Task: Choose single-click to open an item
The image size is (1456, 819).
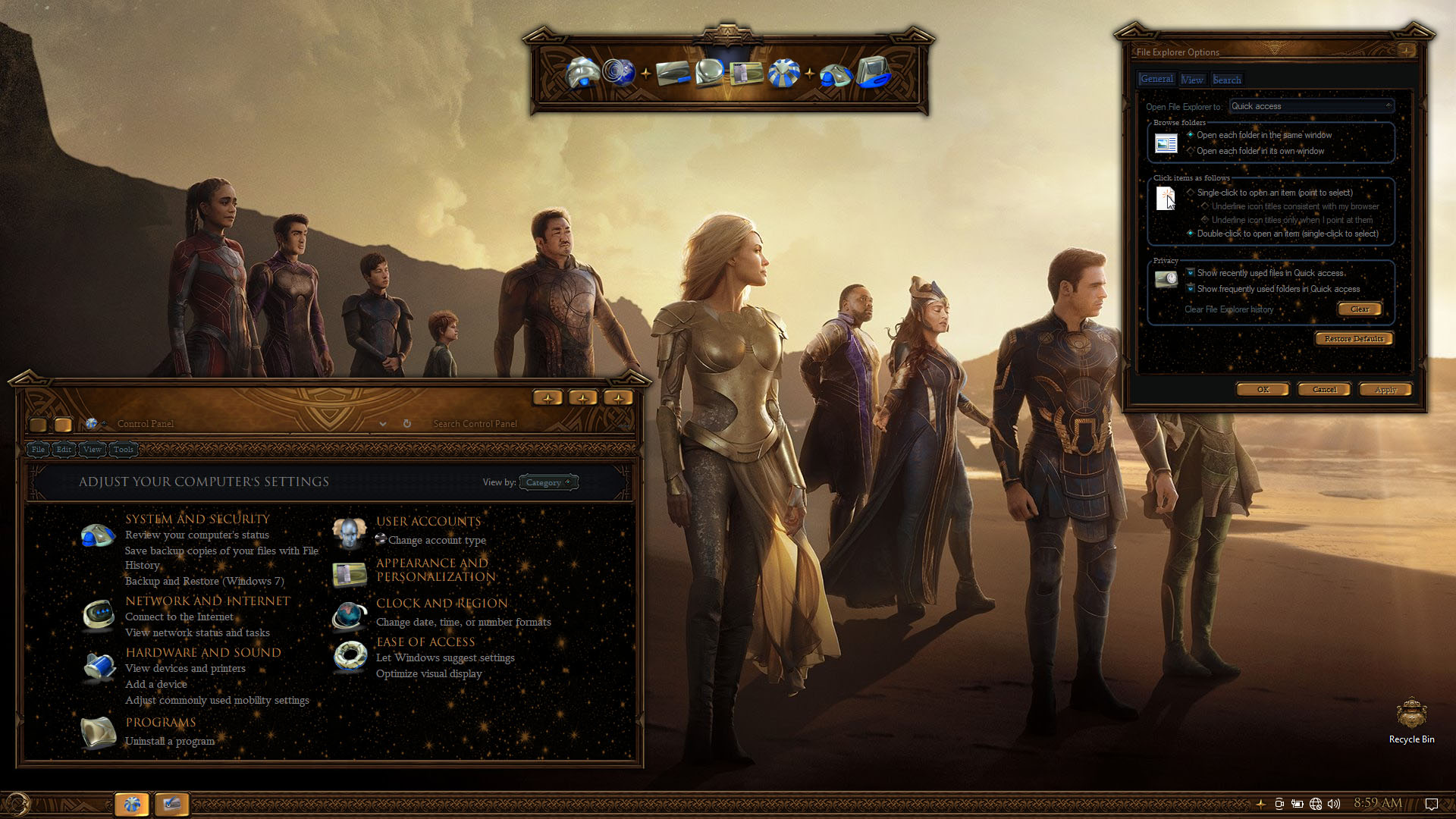Action: pyautogui.click(x=1191, y=193)
